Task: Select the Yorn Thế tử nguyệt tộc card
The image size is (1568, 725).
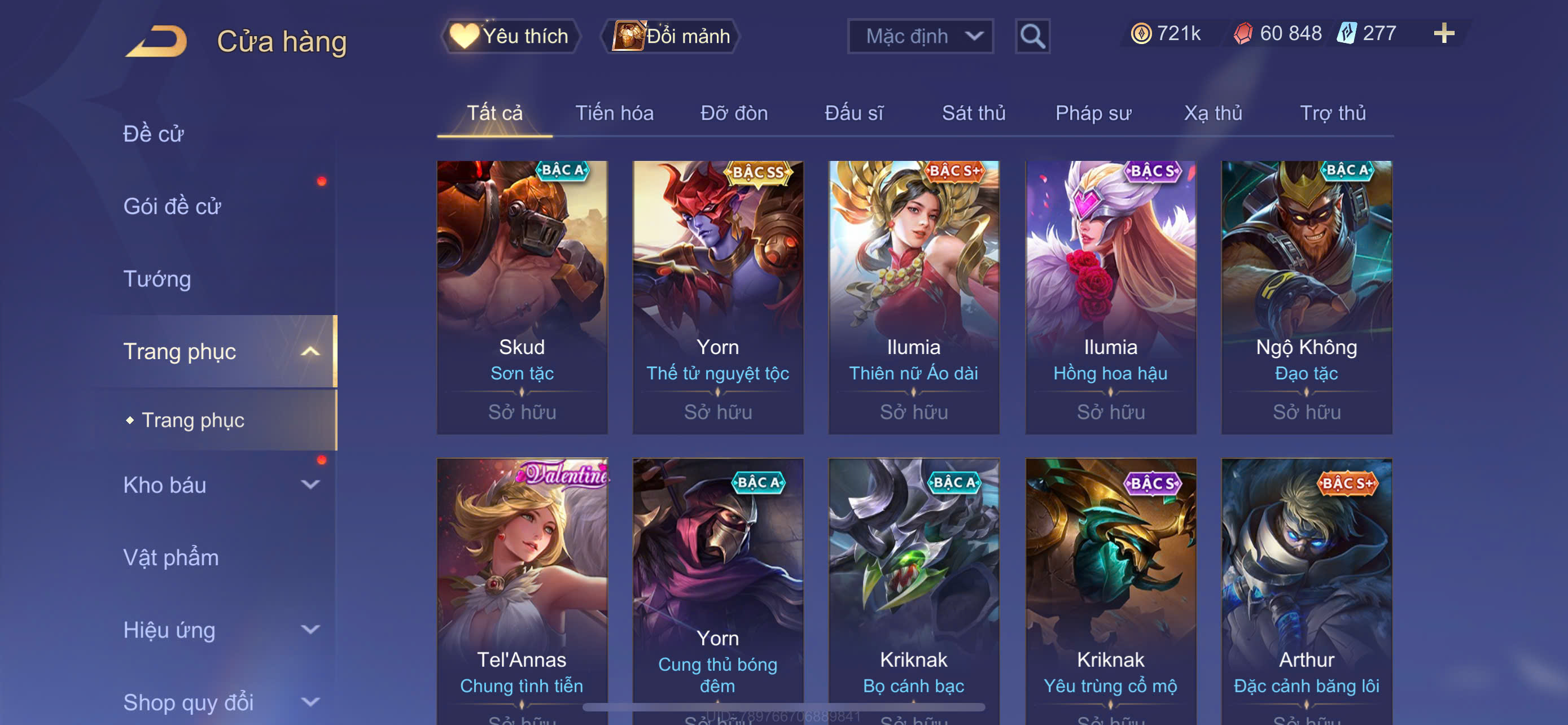Action: point(717,296)
